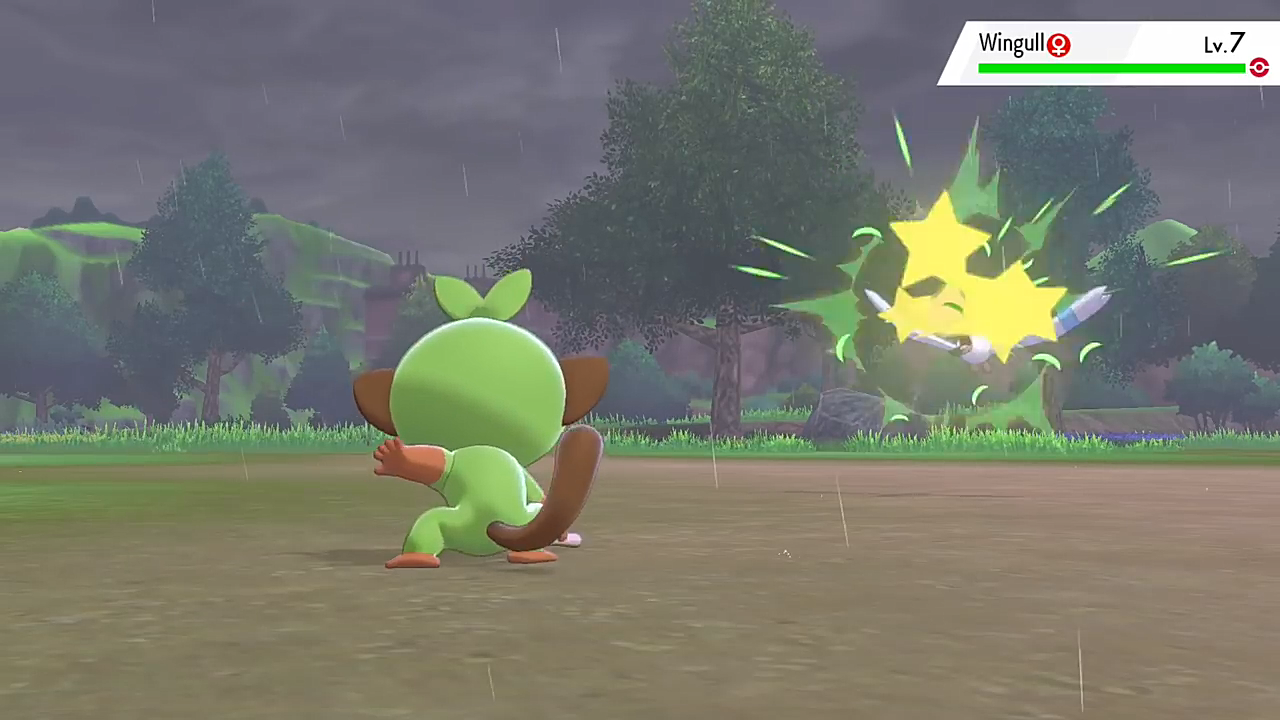Click the Wingull nameplate header
Image resolution: width=1280 pixels, height=720 pixels.
click(x=1012, y=43)
